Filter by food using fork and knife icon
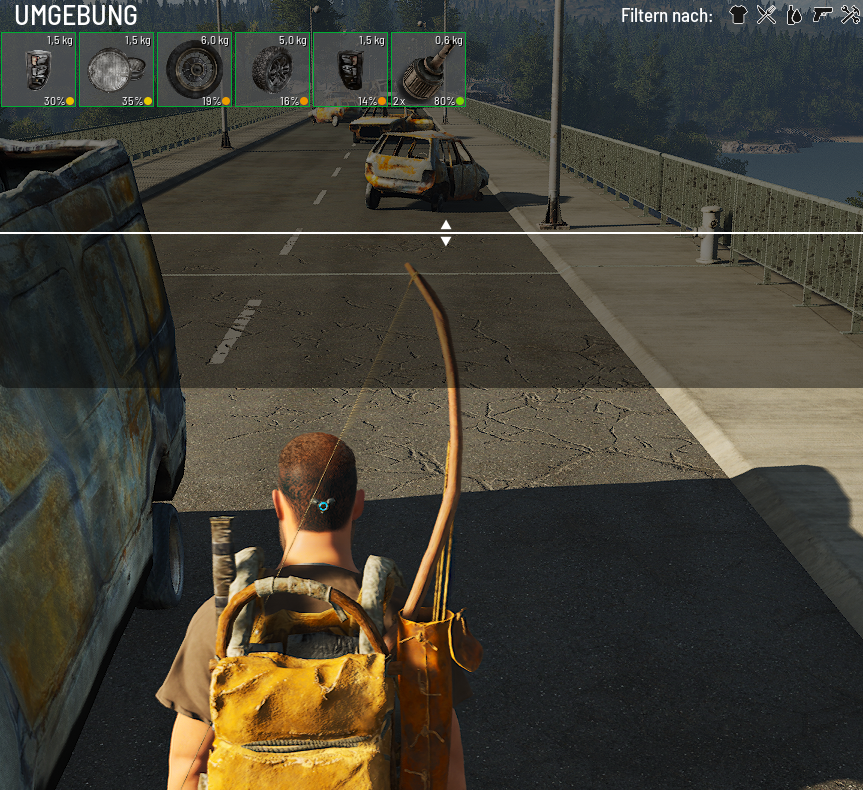 [x=766, y=15]
